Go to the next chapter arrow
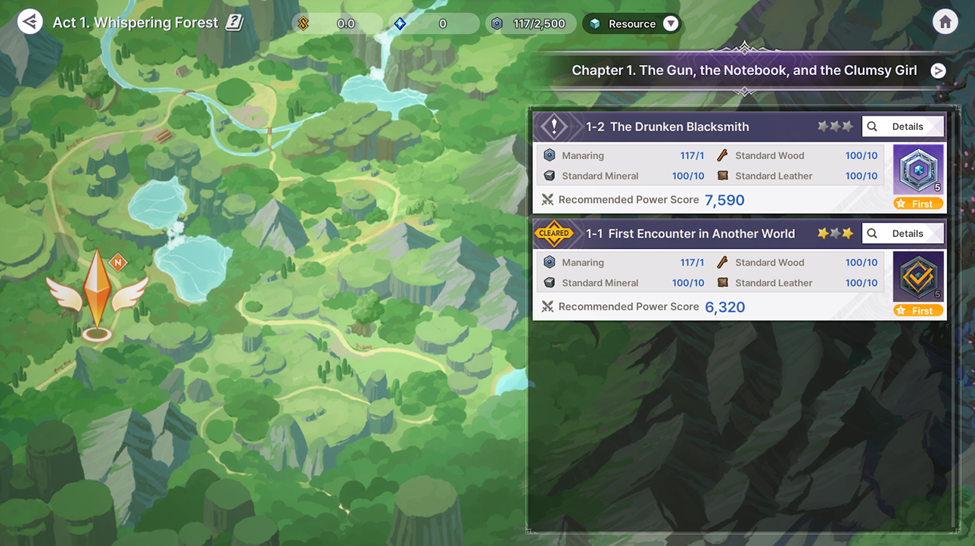Viewport: 975px width, 546px height. (x=938, y=70)
